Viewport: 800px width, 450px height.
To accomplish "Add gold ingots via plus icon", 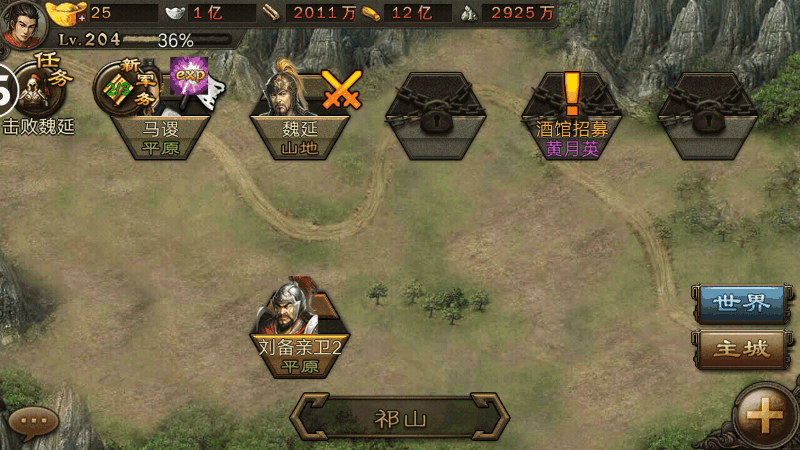I will coord(82,17).
